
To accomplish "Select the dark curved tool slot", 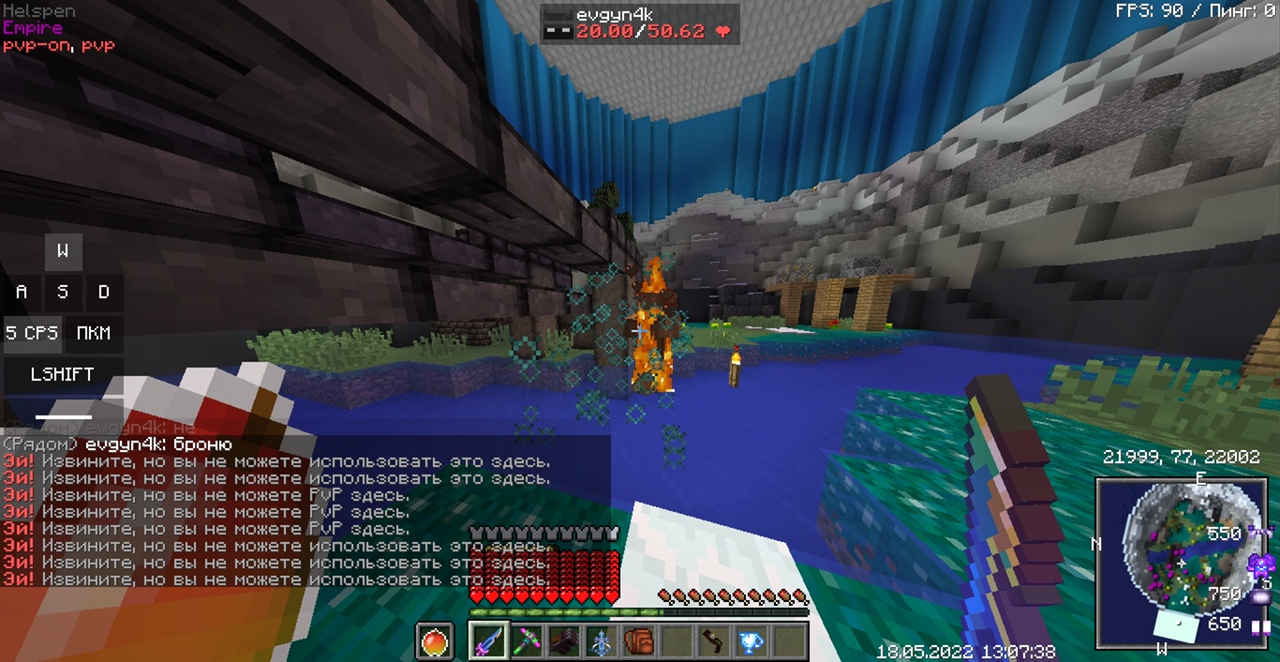I will (713, 641).
